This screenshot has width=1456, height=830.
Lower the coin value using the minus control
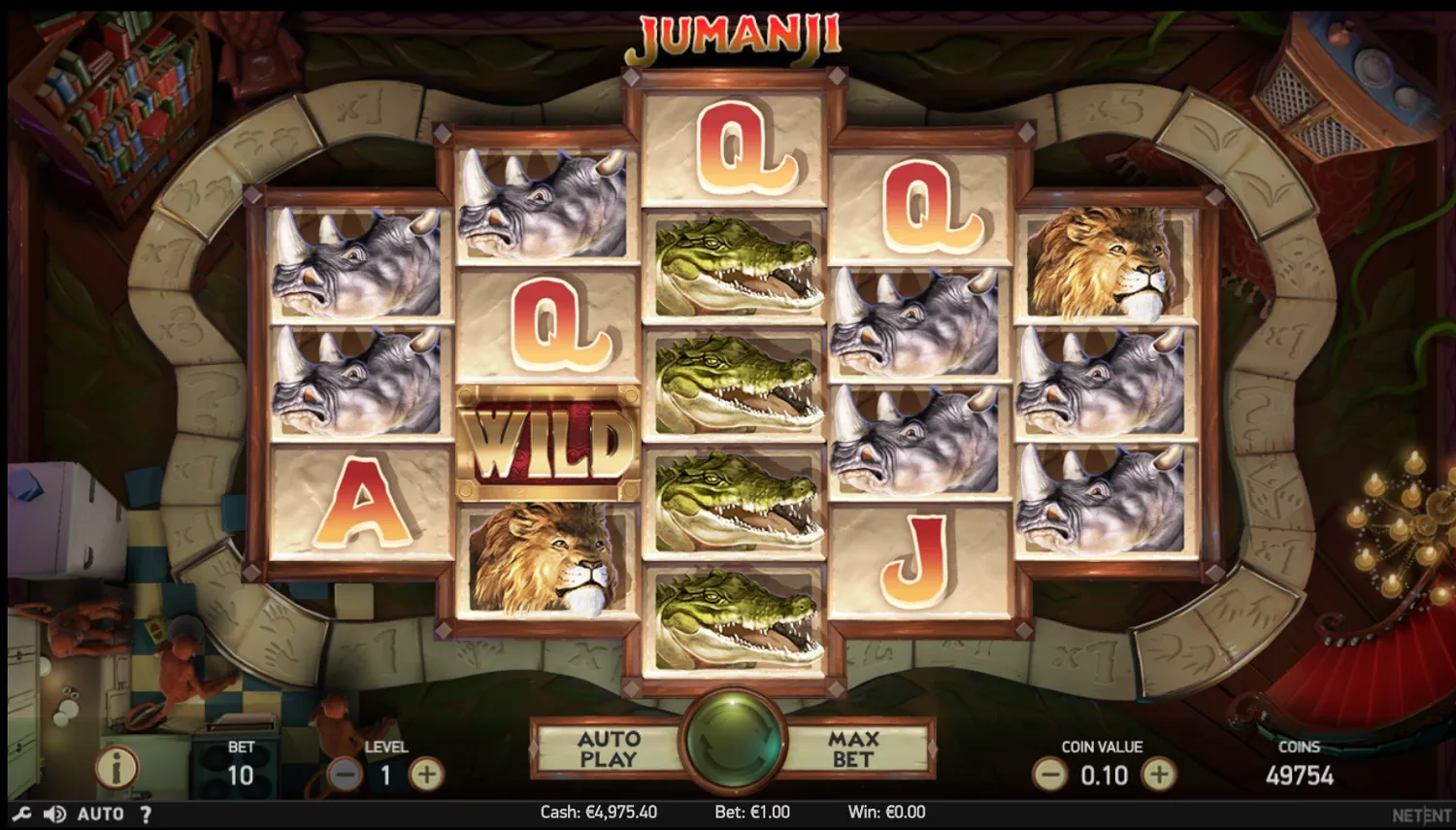(1051, 776)
